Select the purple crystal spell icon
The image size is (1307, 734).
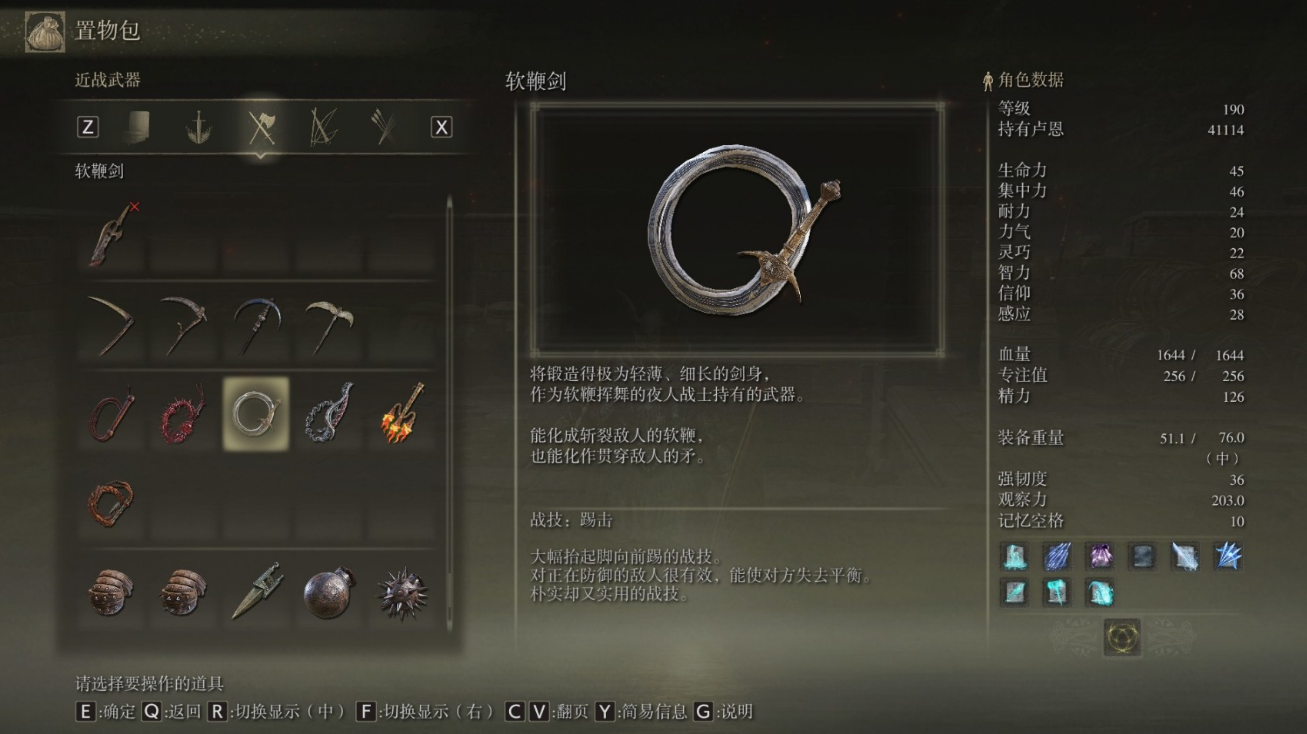(1101, 556)
